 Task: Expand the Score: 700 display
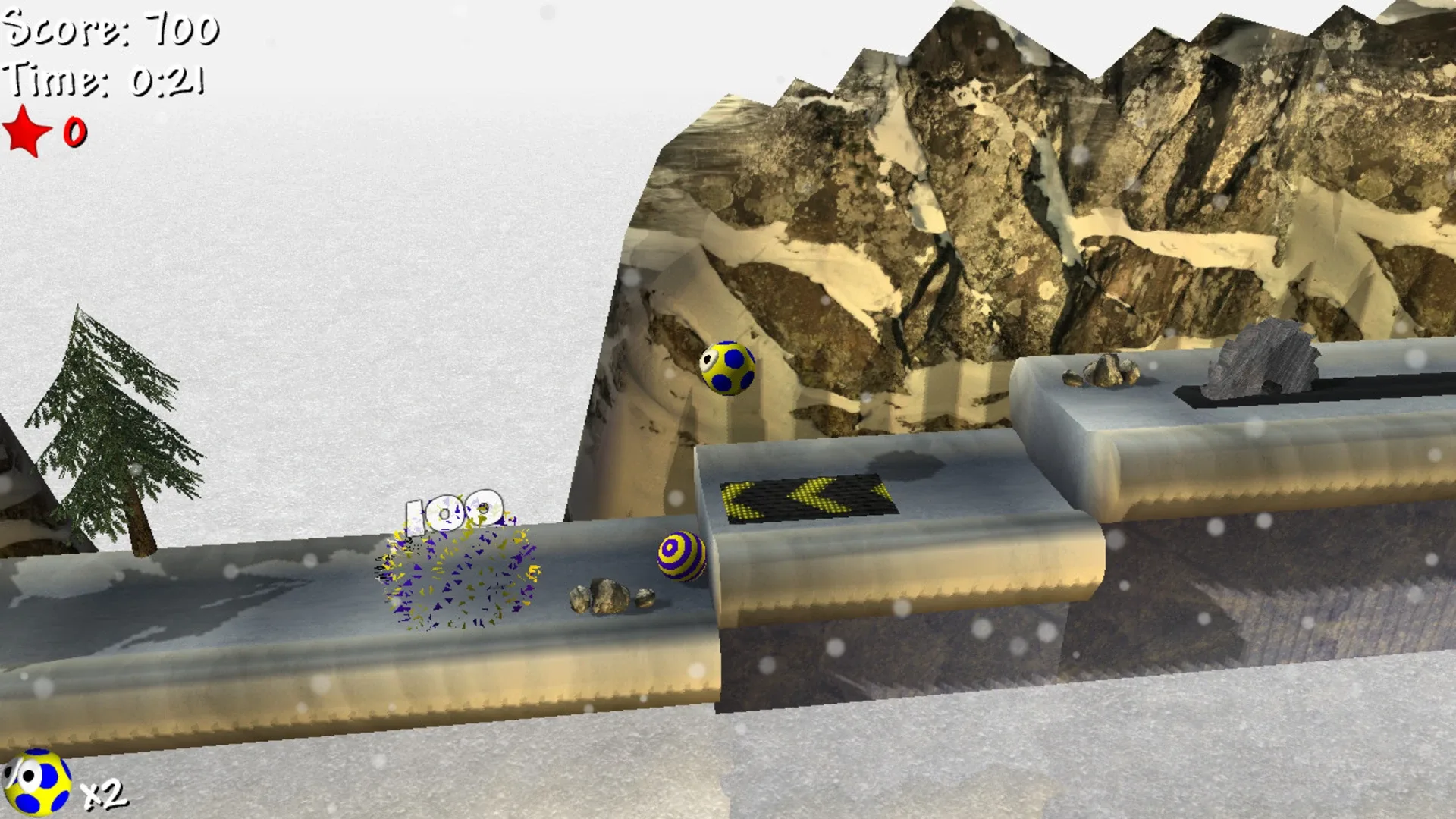tap(110, 30)
